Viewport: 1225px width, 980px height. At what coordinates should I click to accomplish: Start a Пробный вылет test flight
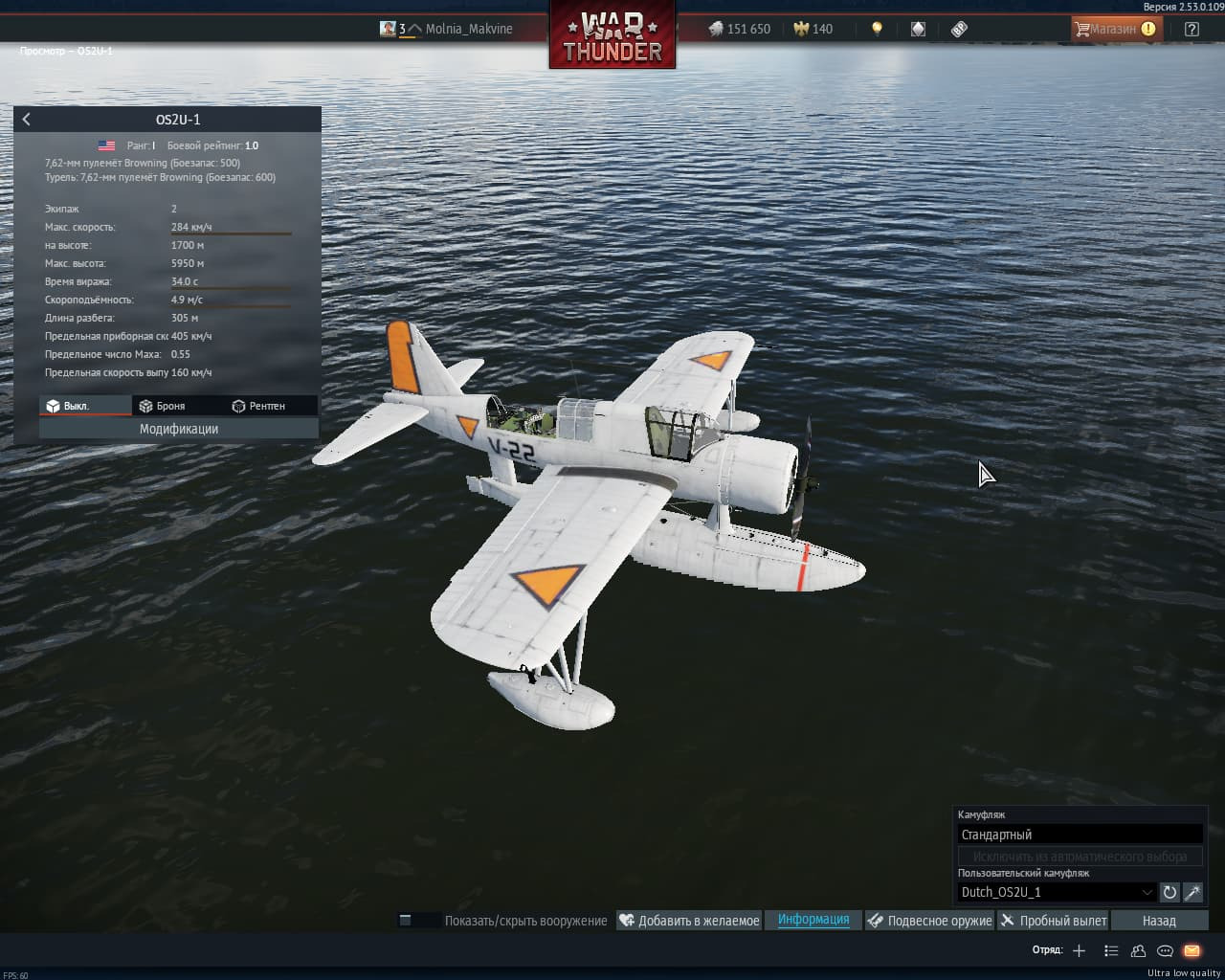[x=1053, y=921]
